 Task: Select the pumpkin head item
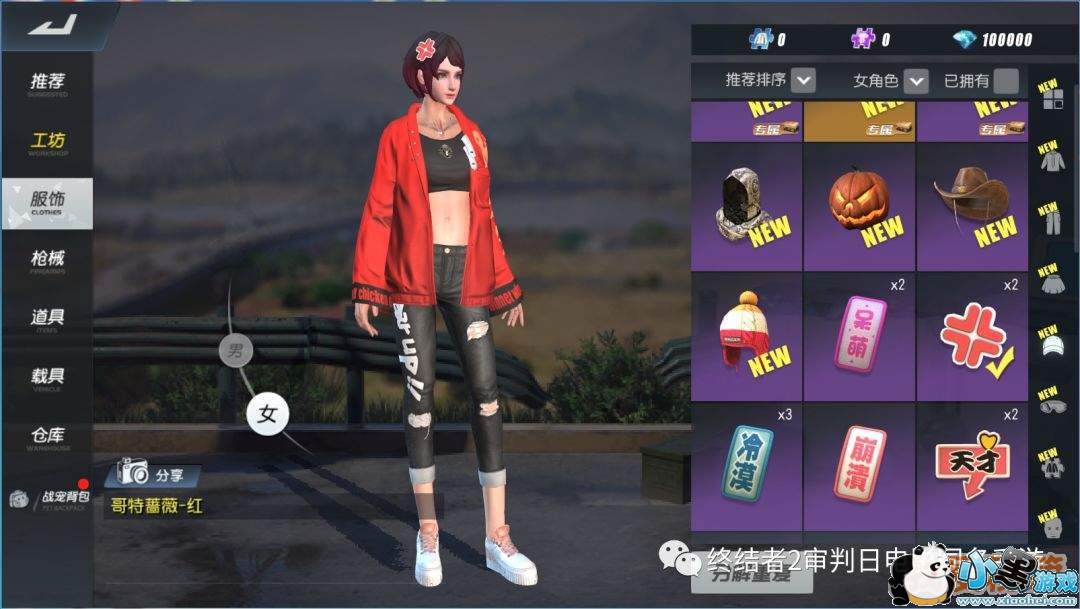(859, 207)
